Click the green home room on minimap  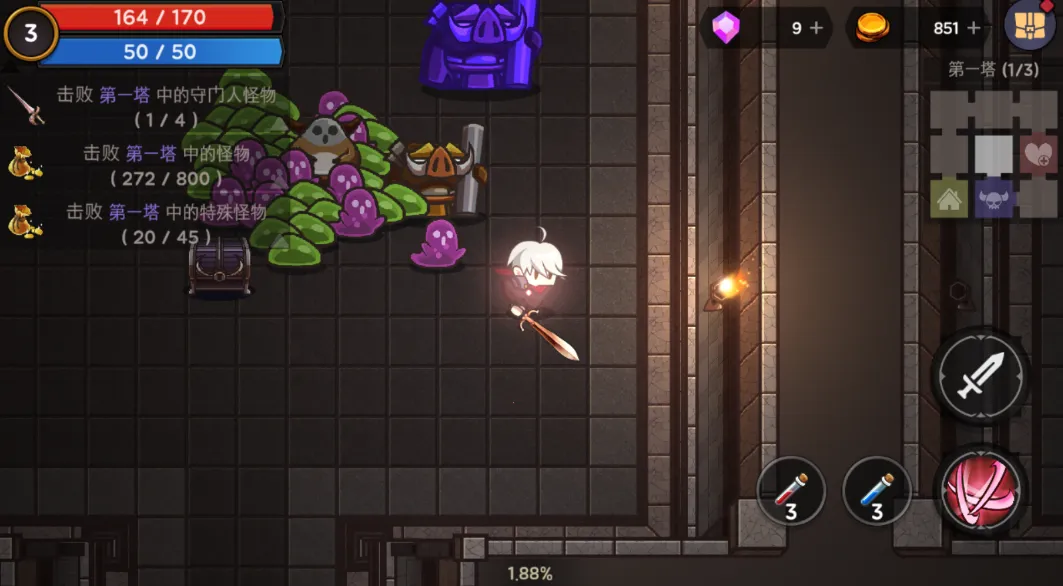coord(949,198)
